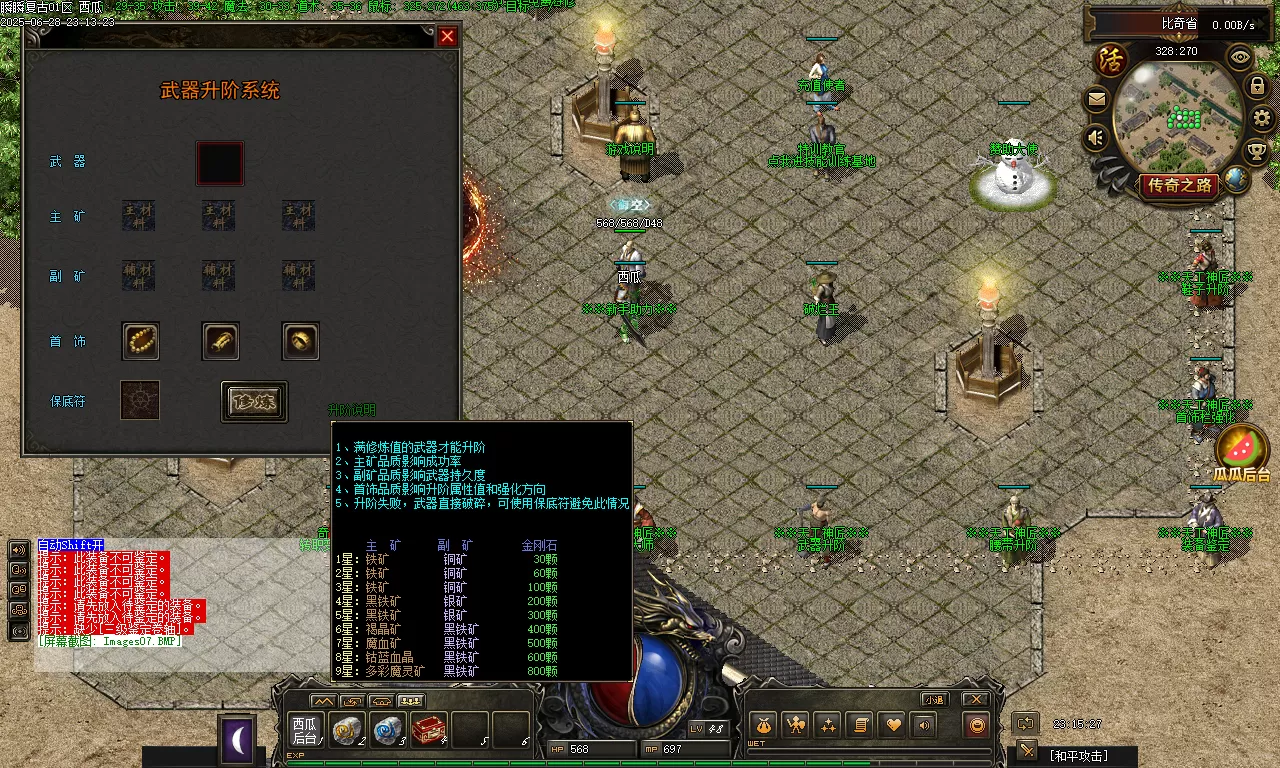This screenshot has height=768, width=1280.
Task: Close the weapon upgrade system window
Action: [447, 36]
